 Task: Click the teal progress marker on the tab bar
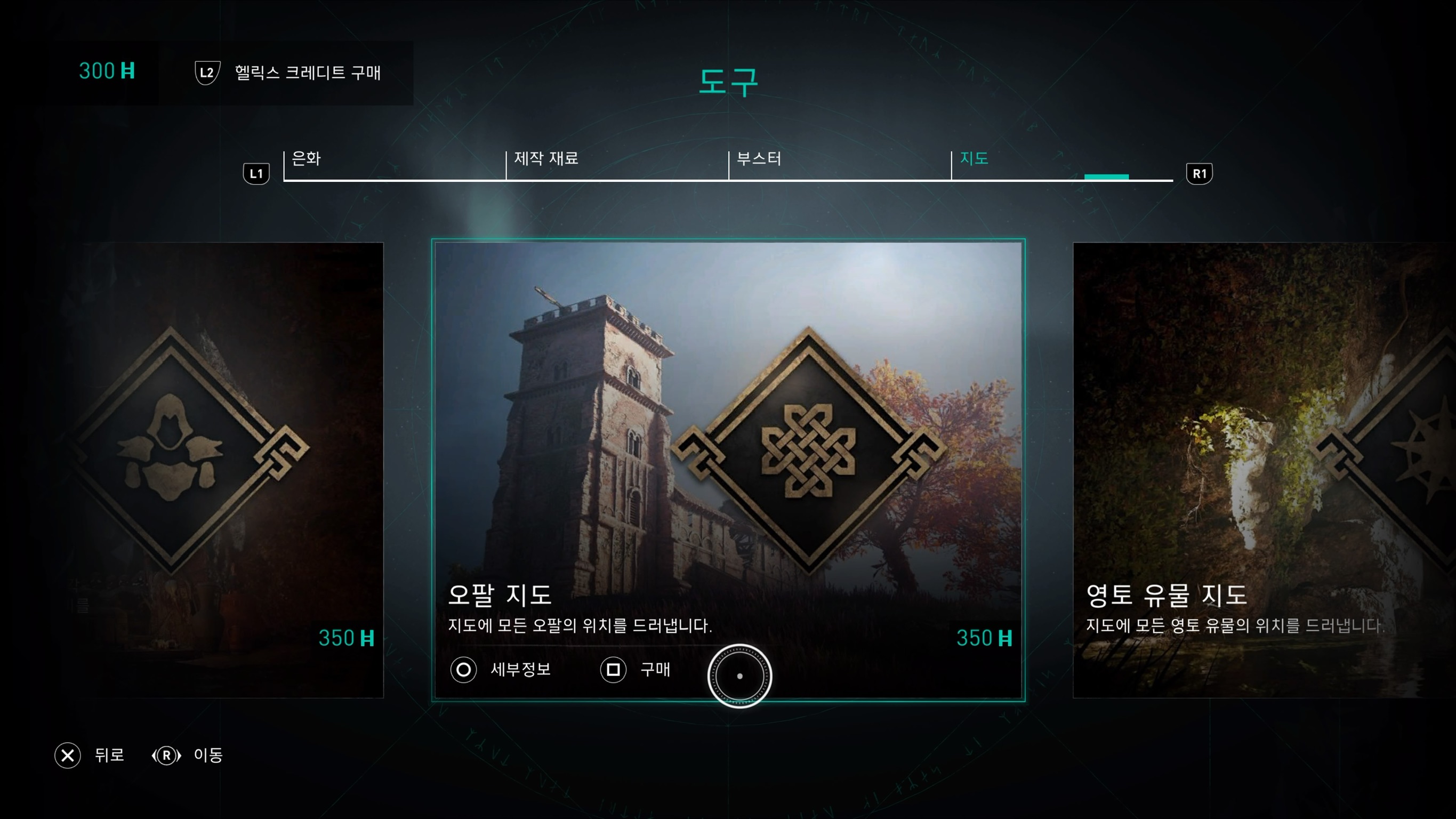tap(1107, 177)
